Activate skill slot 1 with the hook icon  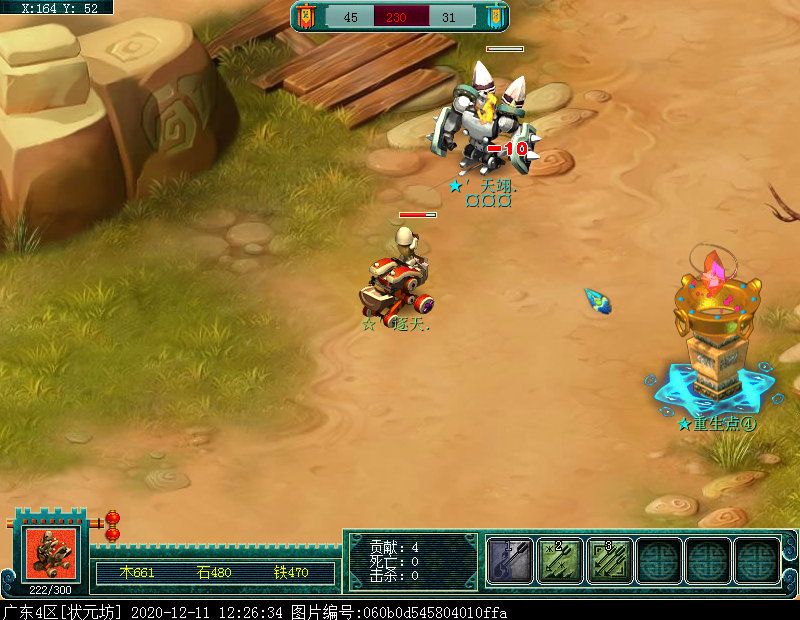tap(511, 560)
